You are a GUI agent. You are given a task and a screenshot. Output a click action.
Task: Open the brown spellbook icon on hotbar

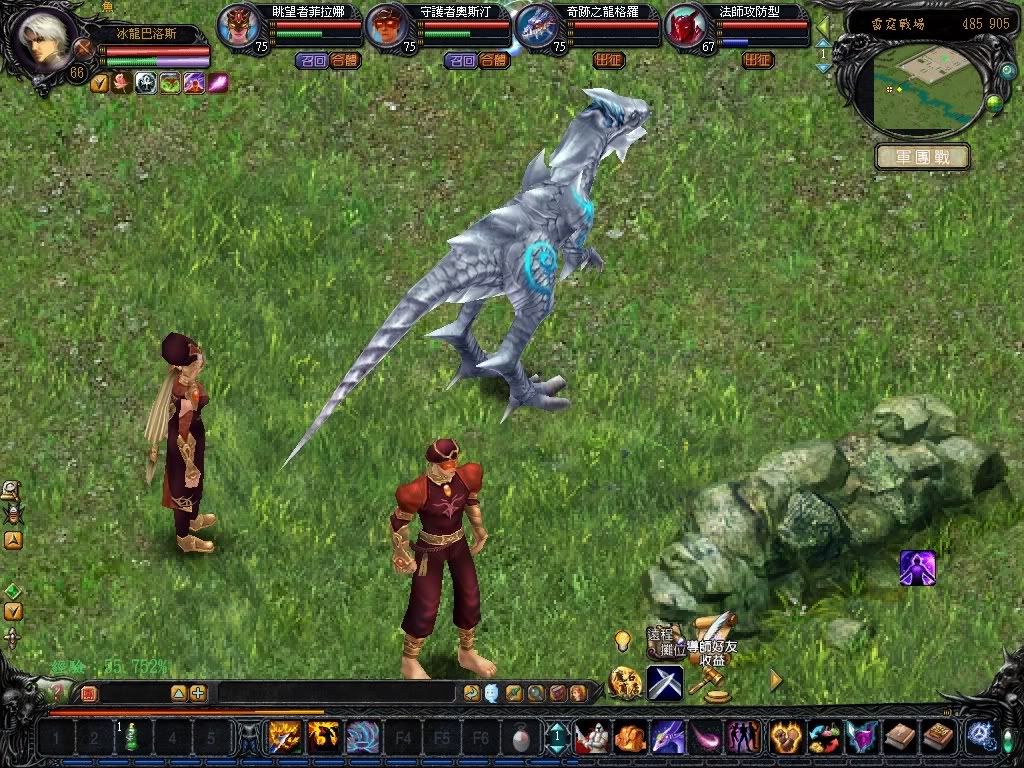(900, 738)
